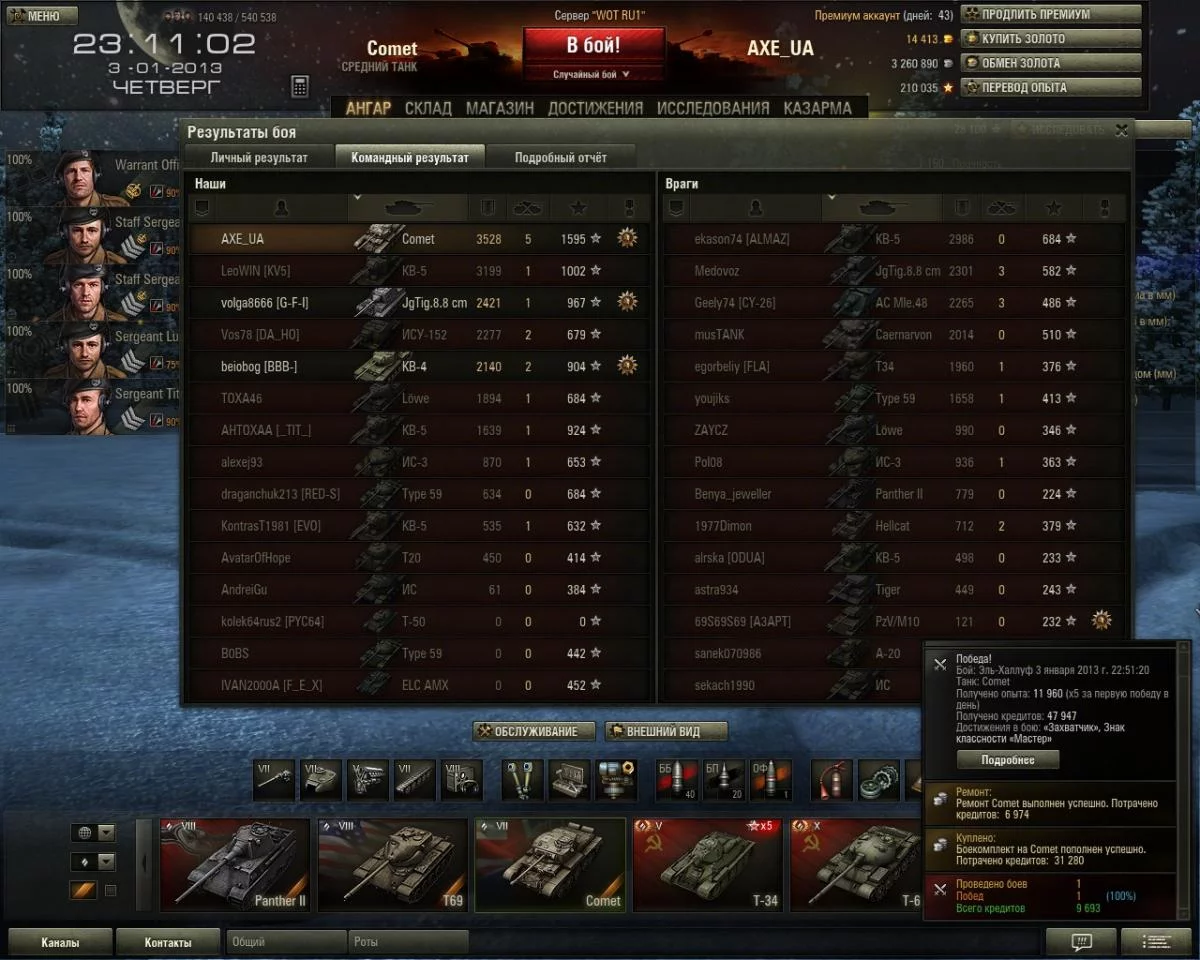Close the battle results window

pyautogui.click(x=1122, y=130)
